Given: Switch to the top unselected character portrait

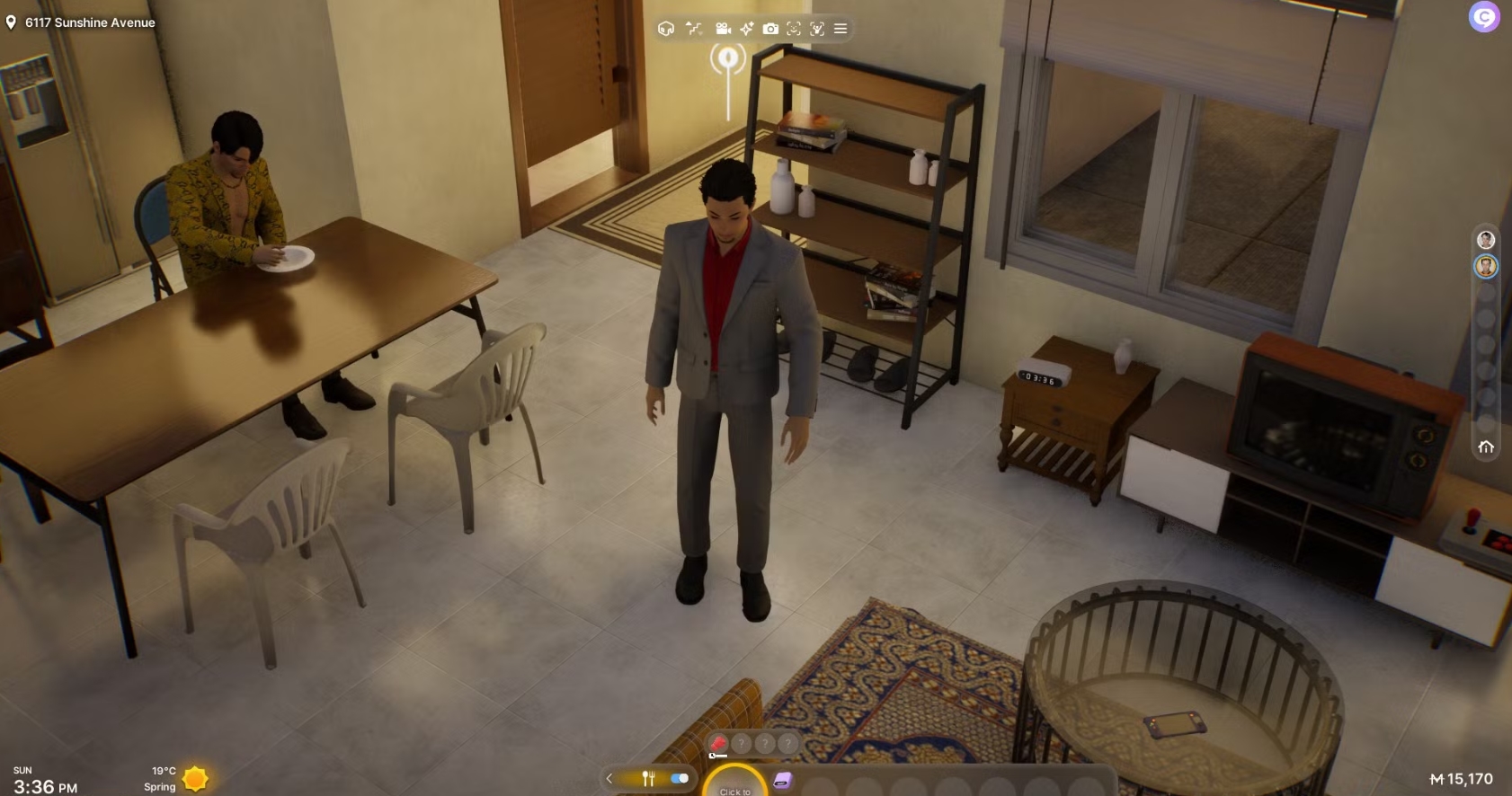Looking at the screenshot, I should point(1487,239).
